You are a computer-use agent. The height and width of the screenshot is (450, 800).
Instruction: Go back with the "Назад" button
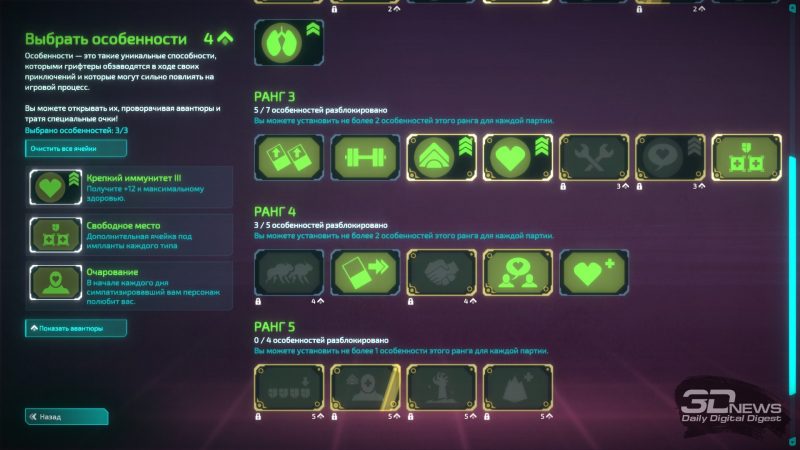pos(66,417)
